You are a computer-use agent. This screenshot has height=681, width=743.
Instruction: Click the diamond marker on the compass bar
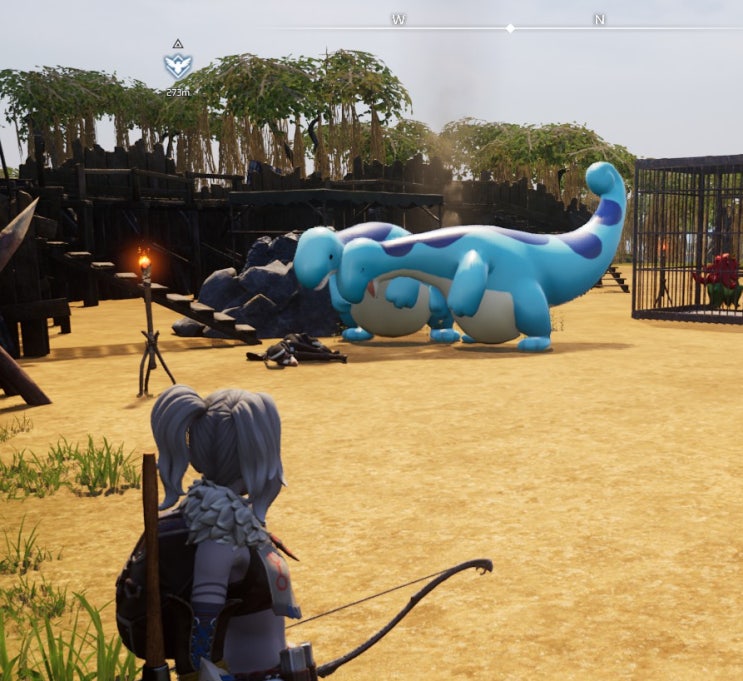[x=510, y=28]
